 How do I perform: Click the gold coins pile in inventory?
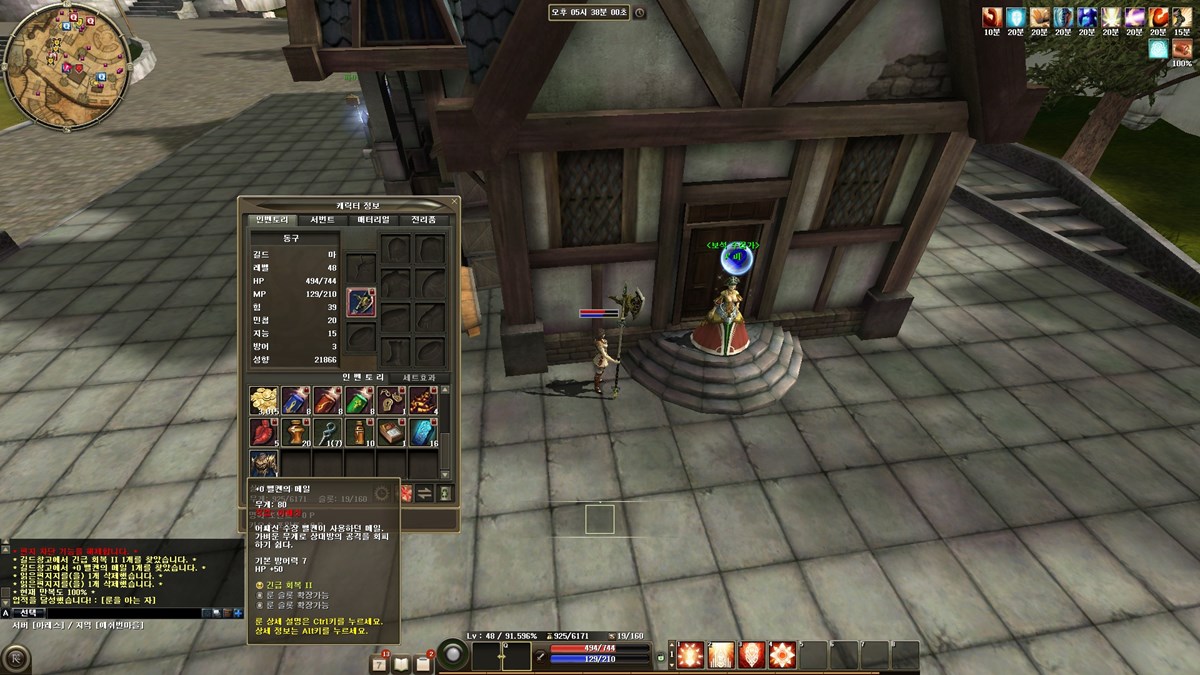click(264, 401)
